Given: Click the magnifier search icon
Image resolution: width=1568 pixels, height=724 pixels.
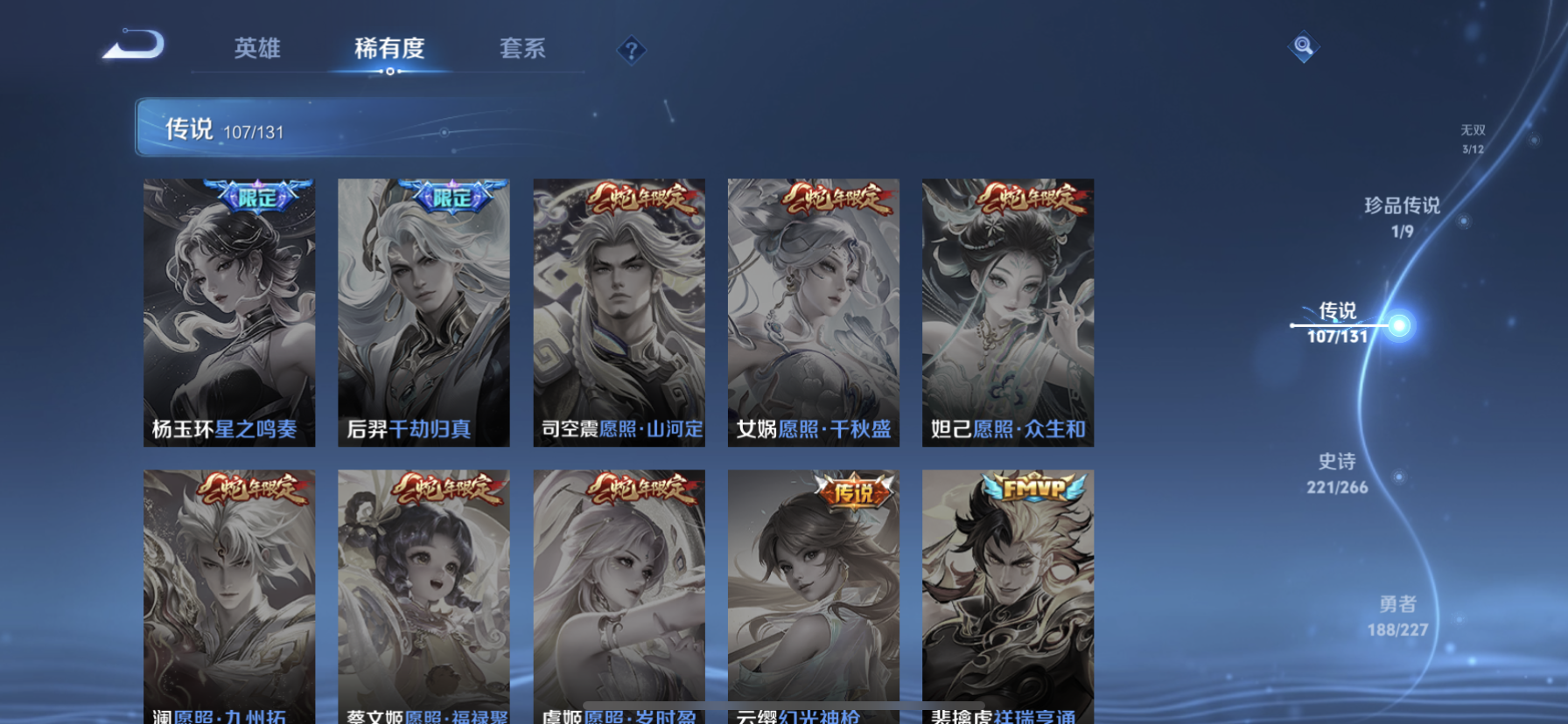Looking at the screenshot, I should click(x=1303, y=46).
